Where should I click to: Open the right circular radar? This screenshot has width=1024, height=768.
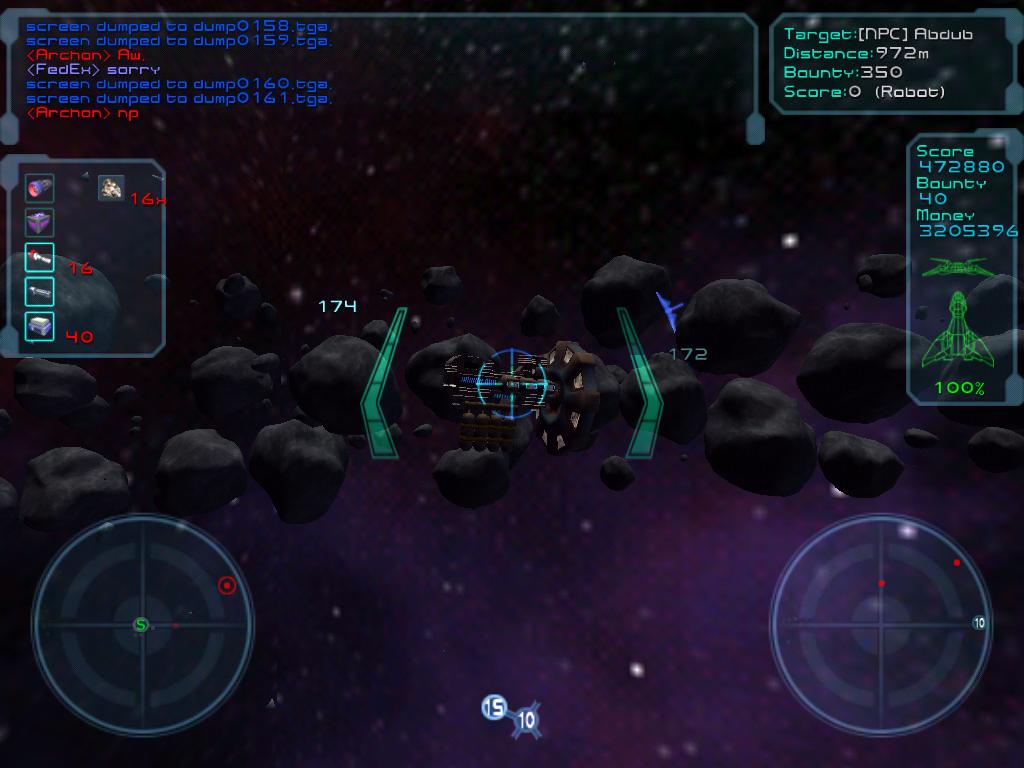881,625
